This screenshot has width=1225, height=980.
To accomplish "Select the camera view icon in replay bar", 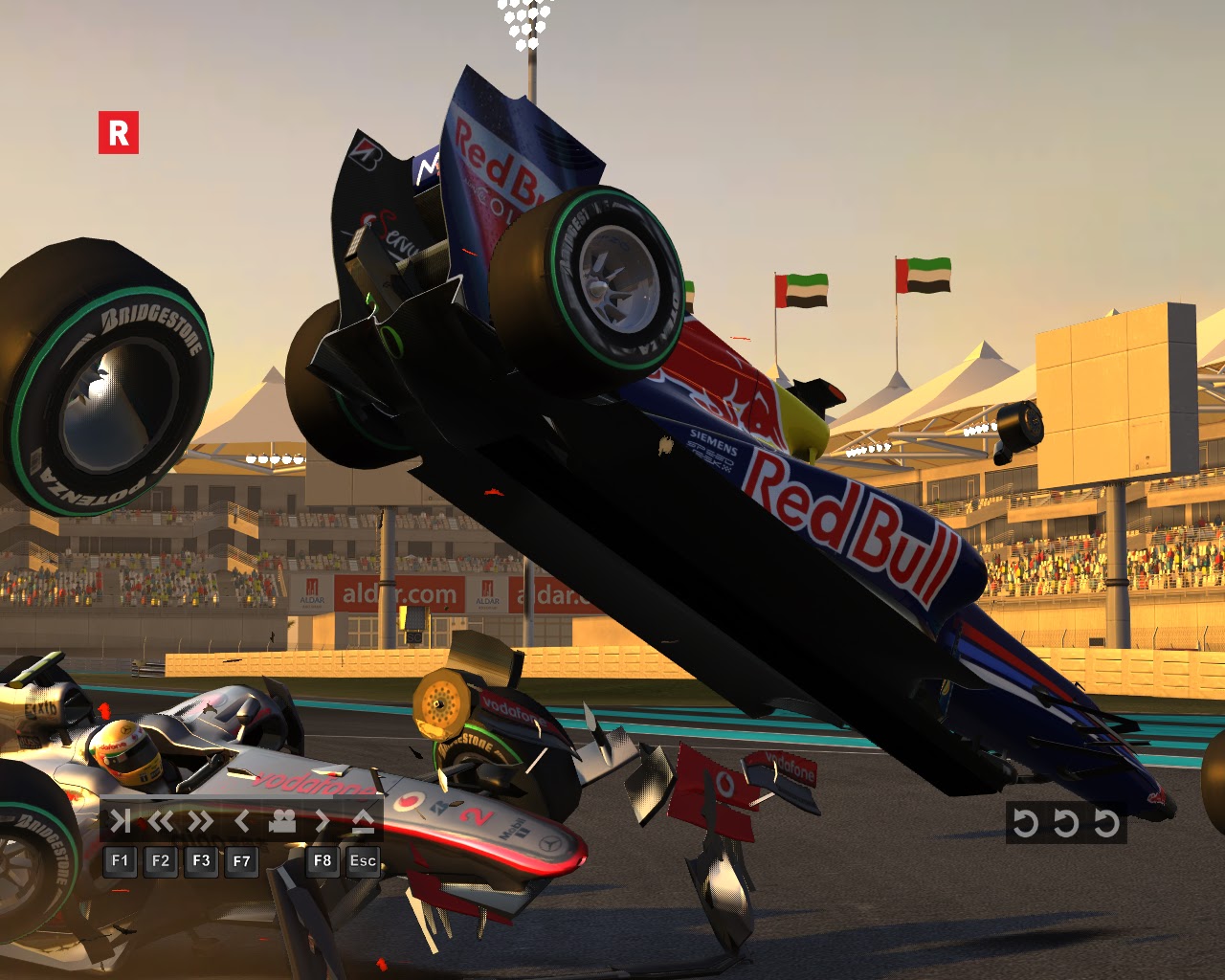I will (282, 821).
